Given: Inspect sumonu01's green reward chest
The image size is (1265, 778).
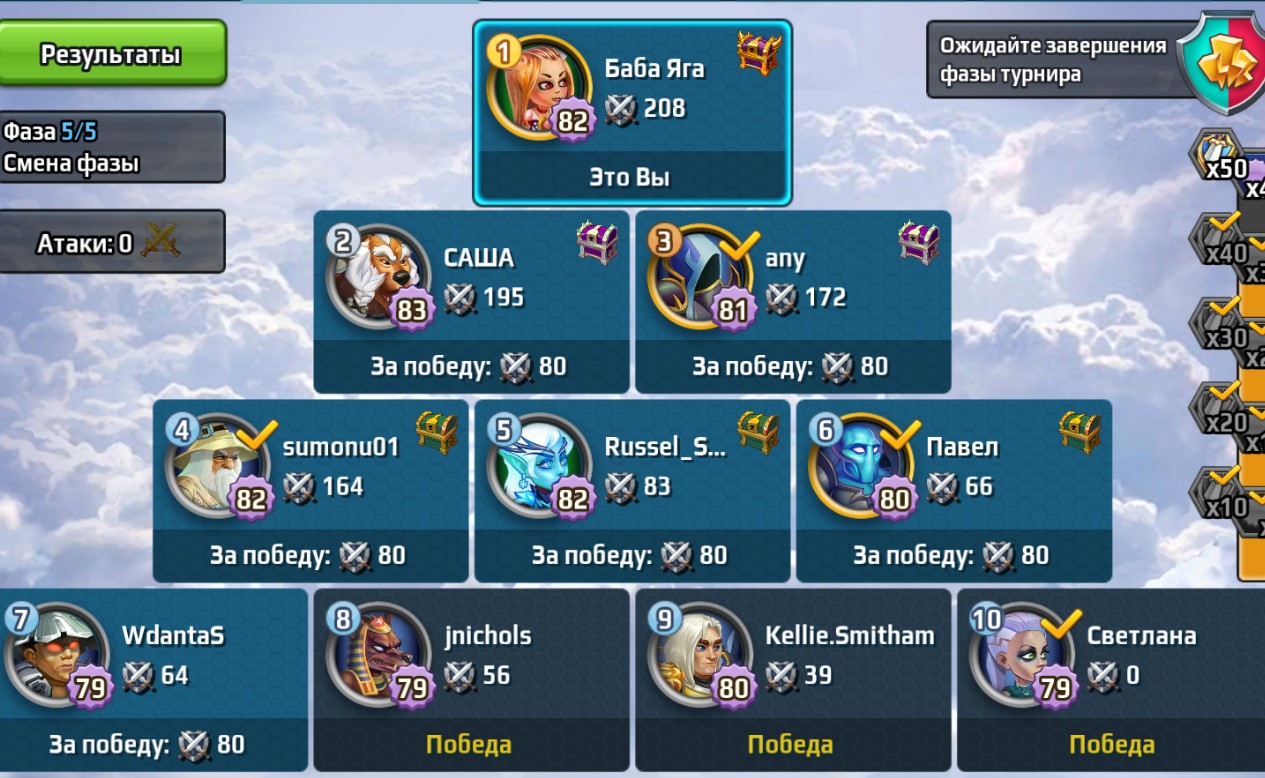Looking at the screenshot, I should click(x=436, y=432).
